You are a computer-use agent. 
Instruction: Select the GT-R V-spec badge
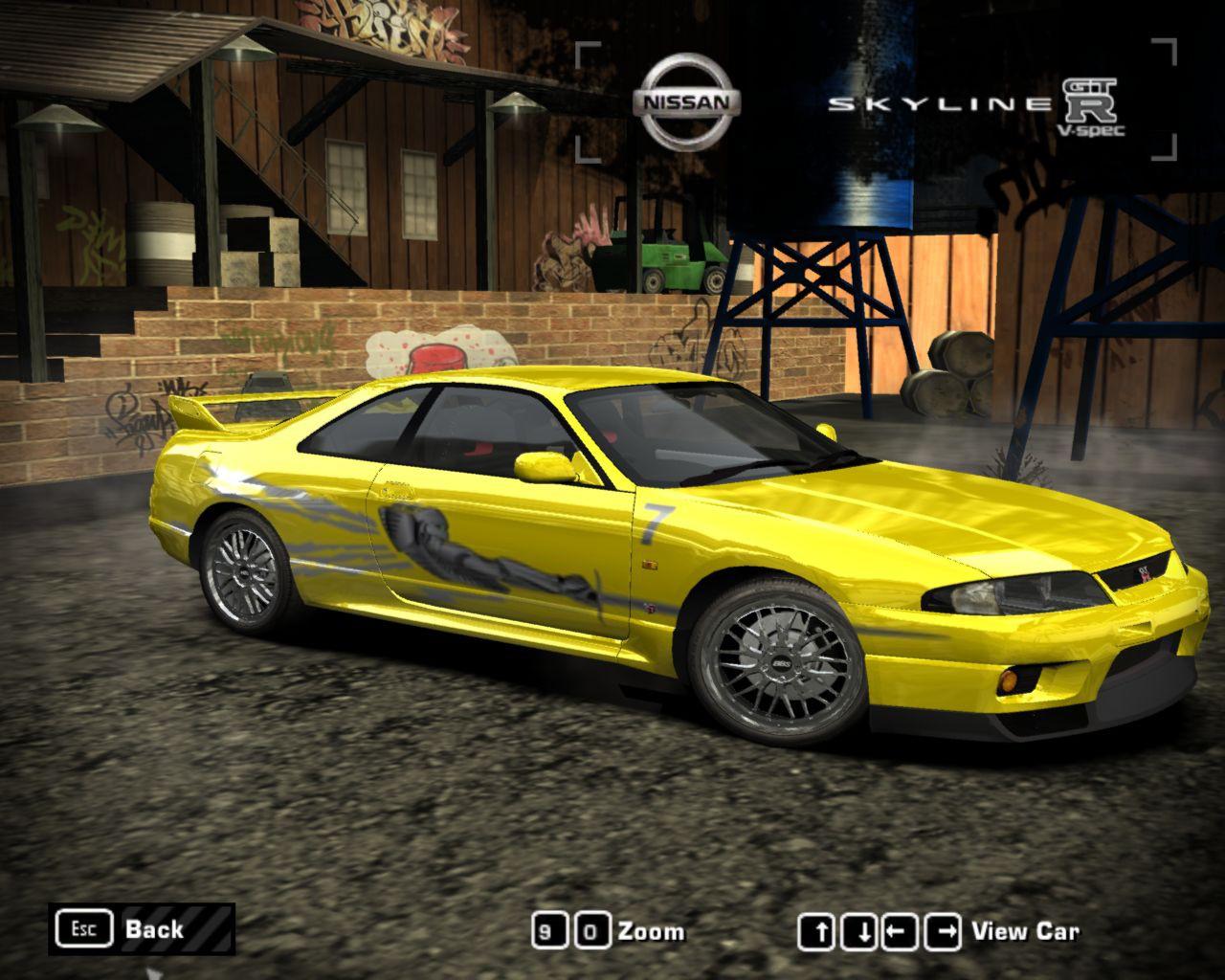pyautogui.click(x=1091, y=100)
